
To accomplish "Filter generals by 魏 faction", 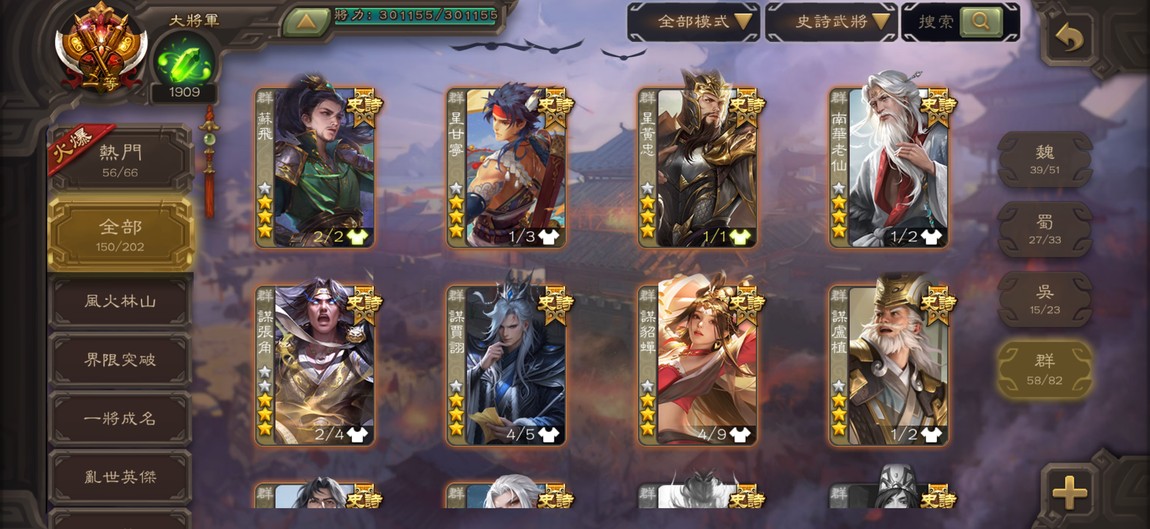I will (1044, 159).
